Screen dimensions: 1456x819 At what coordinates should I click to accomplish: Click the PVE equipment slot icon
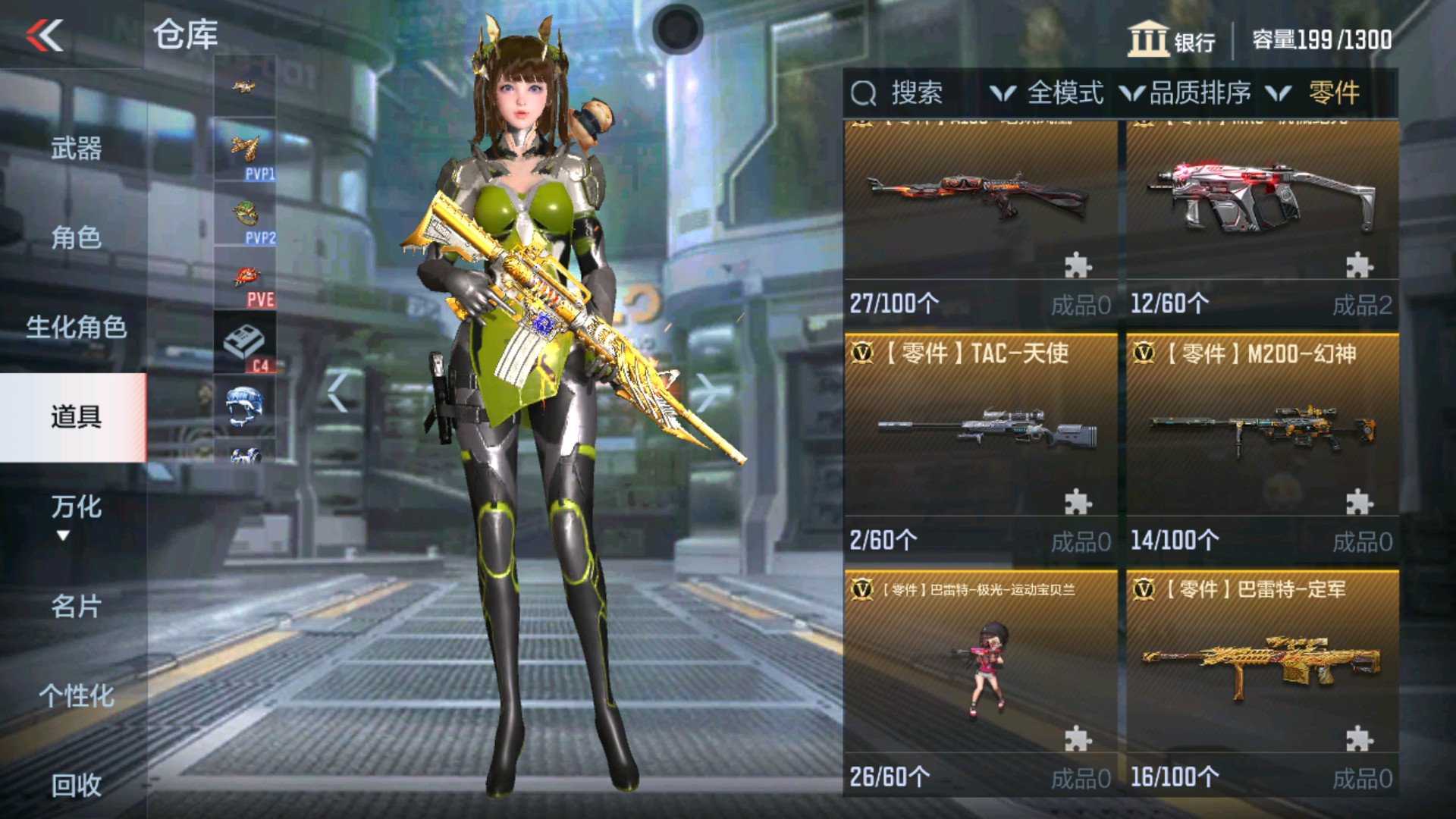(246, 277)
